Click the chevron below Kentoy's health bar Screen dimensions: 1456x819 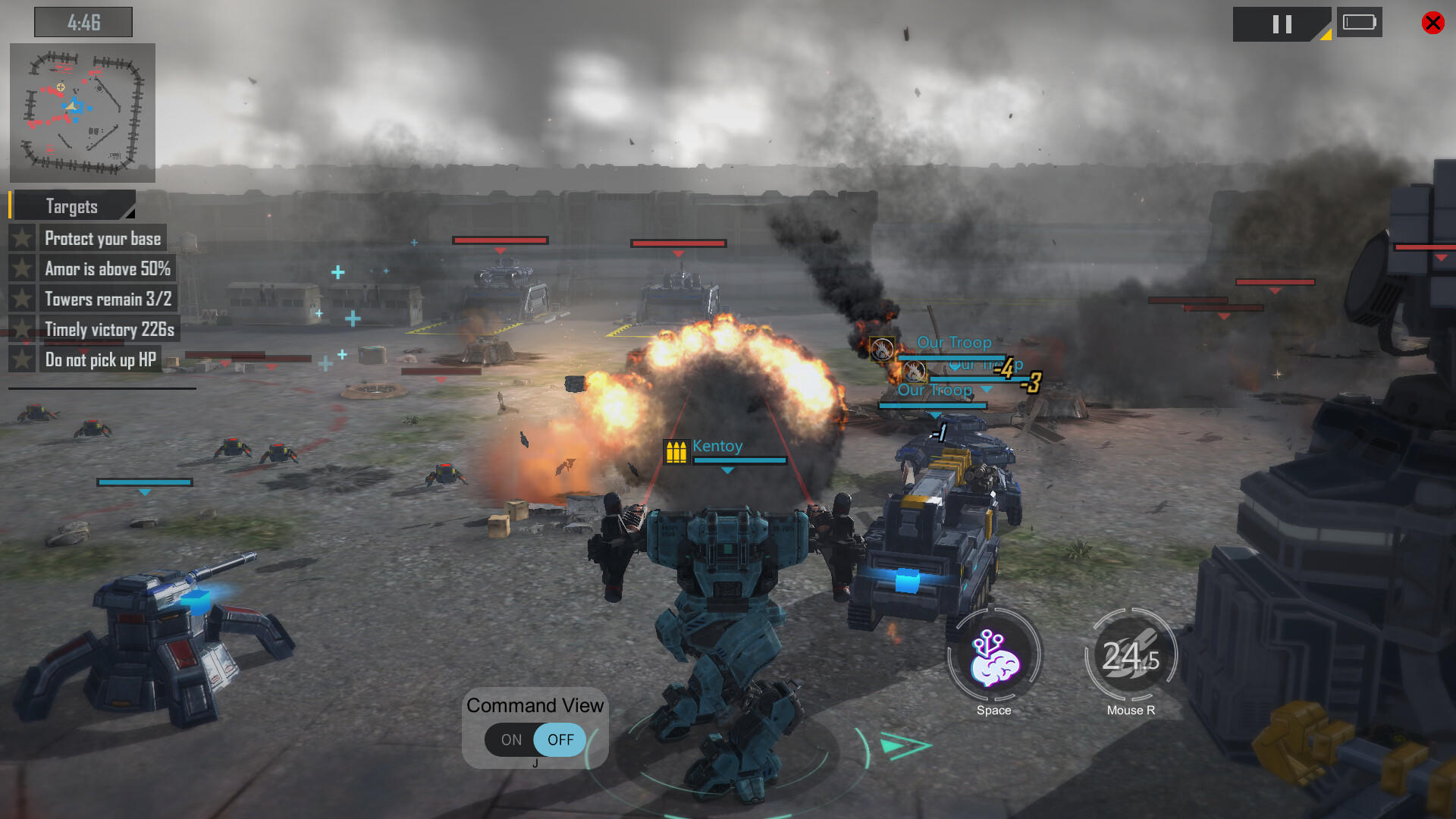pyautogui.click(x=728, y=470)
